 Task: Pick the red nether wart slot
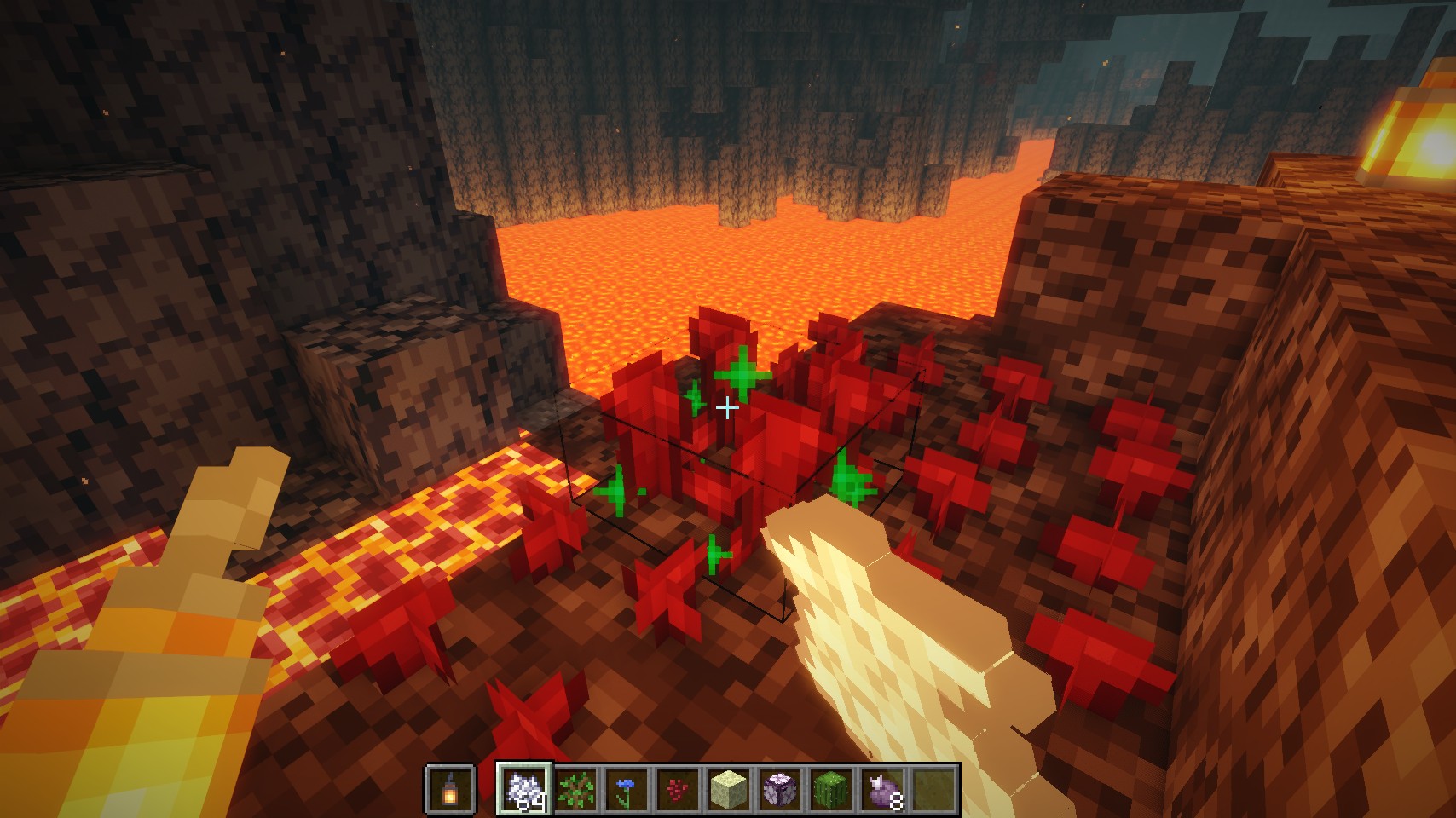[x=678, y=789]
